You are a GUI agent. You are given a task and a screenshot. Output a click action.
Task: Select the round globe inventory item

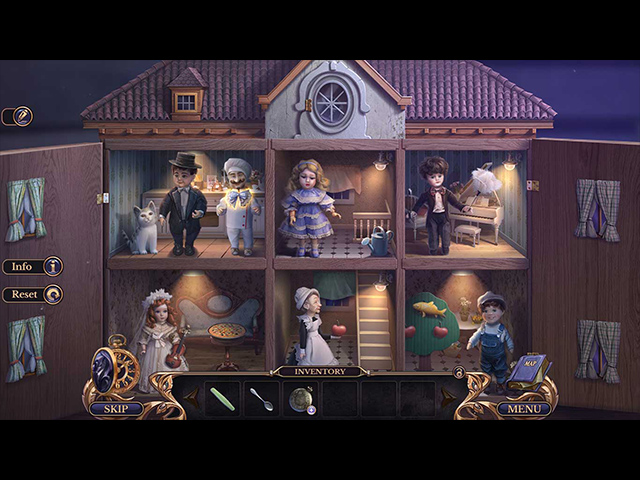click(300, 398)
